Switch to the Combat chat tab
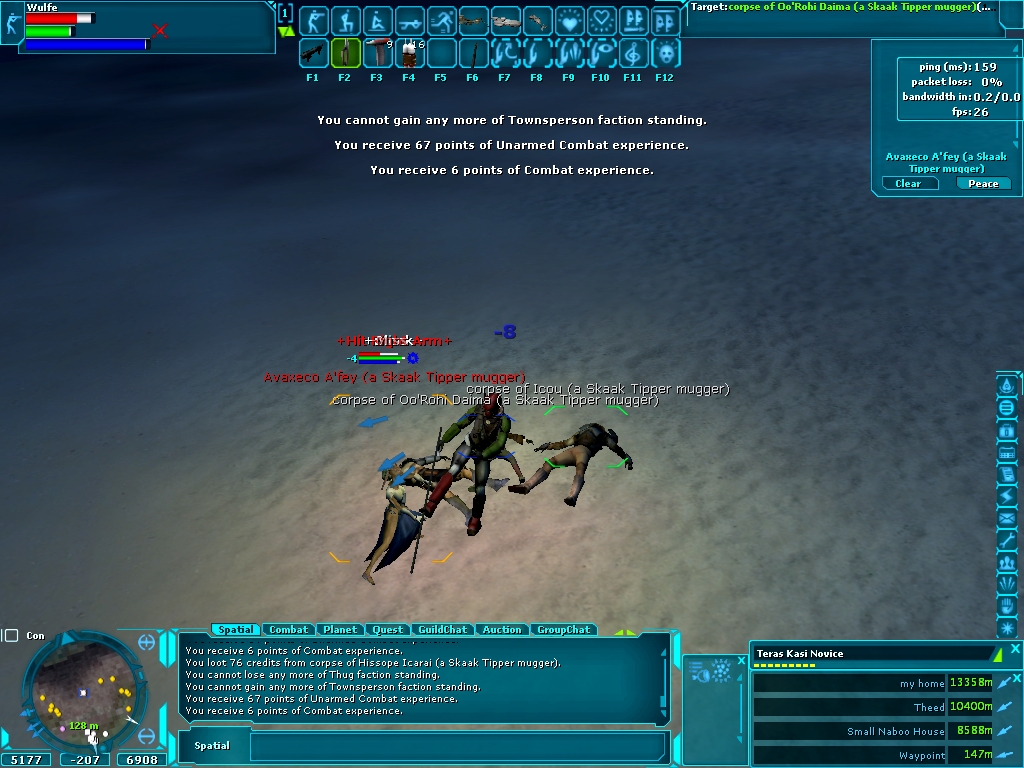This screenshot has width=1024, height=768. (288, 630)
